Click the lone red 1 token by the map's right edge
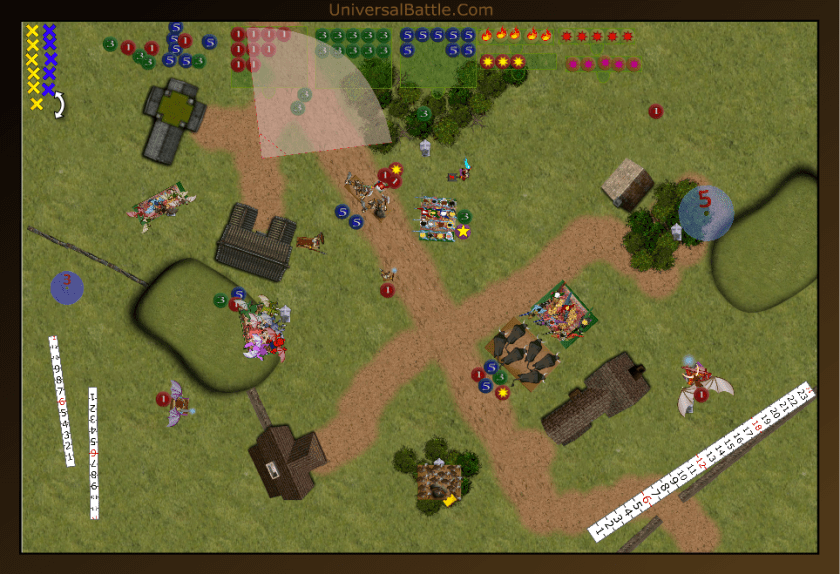840x574 pixels. click(x=655, y=111)
